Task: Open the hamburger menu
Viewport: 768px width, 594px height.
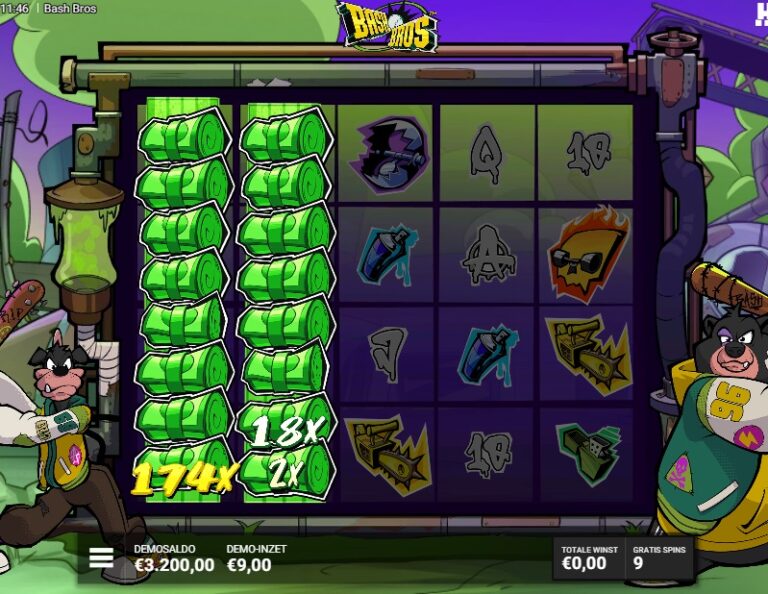Action: point(101,558)
